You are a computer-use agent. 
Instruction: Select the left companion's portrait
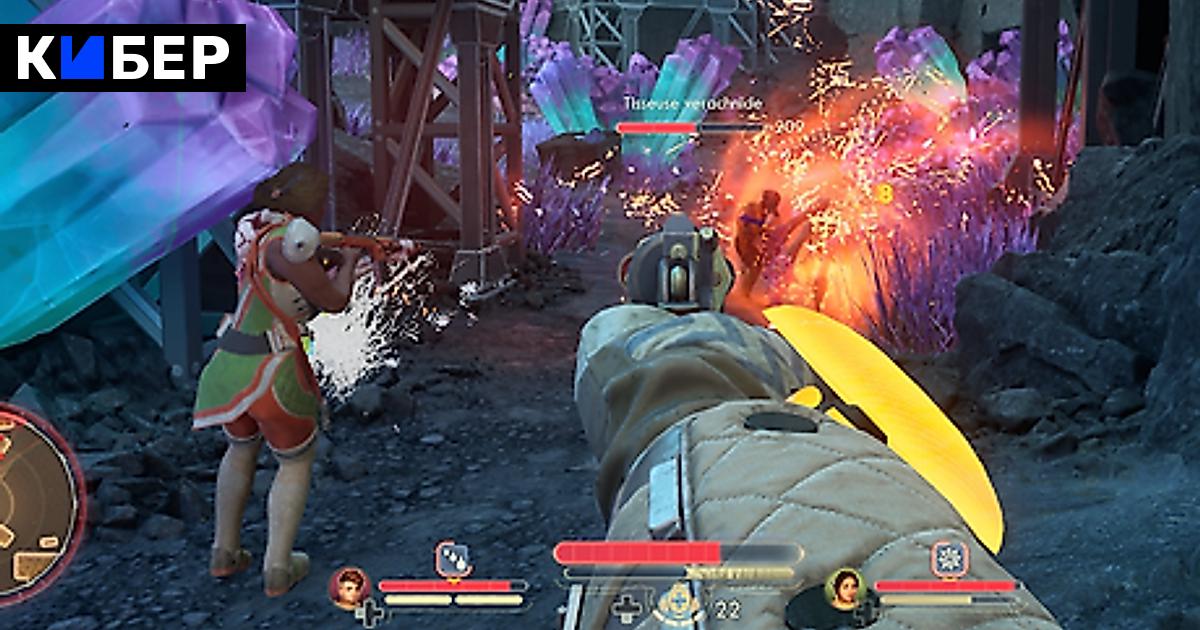coord(351,588)
